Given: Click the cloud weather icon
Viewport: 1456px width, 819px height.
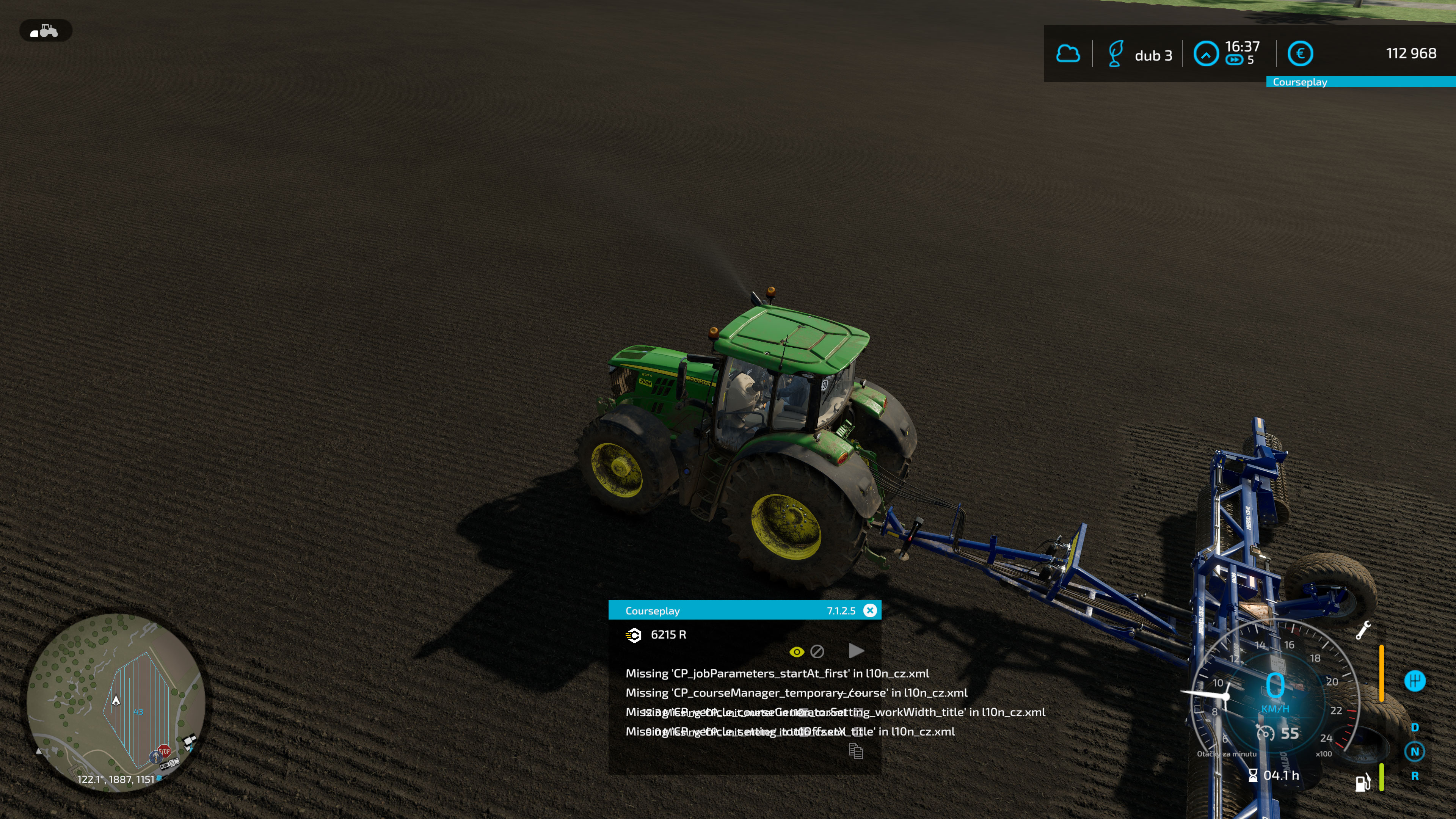Looking at the screenshot, I should (1068, 54).
